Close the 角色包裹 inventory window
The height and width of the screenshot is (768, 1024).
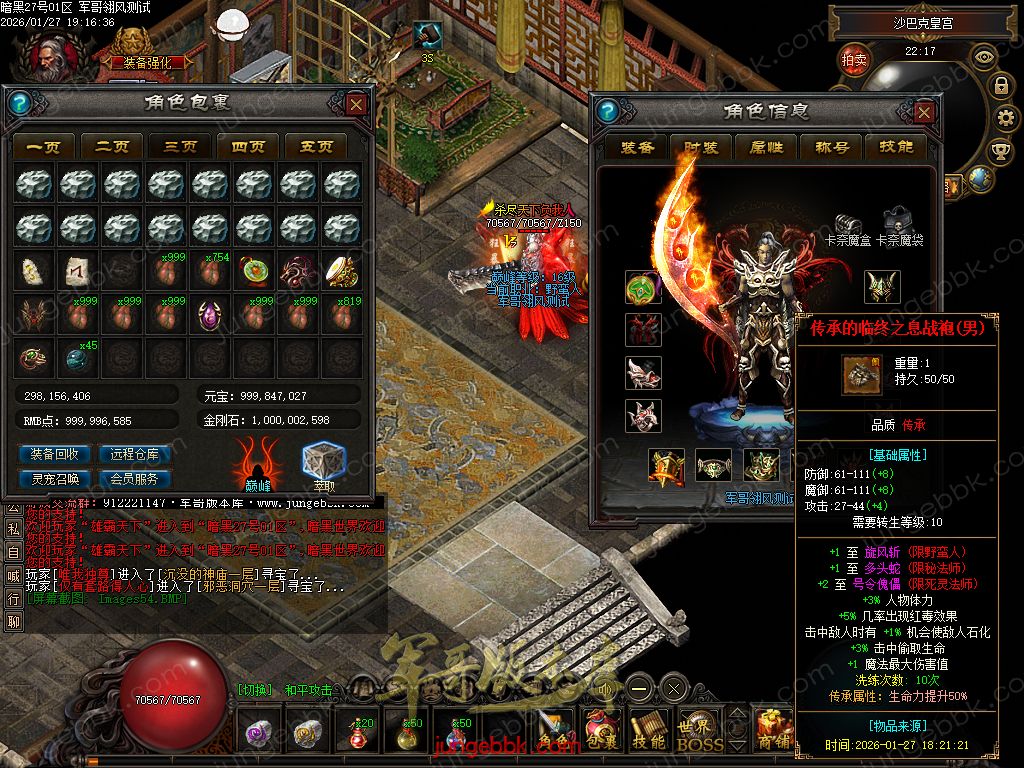tap(356, 104)
